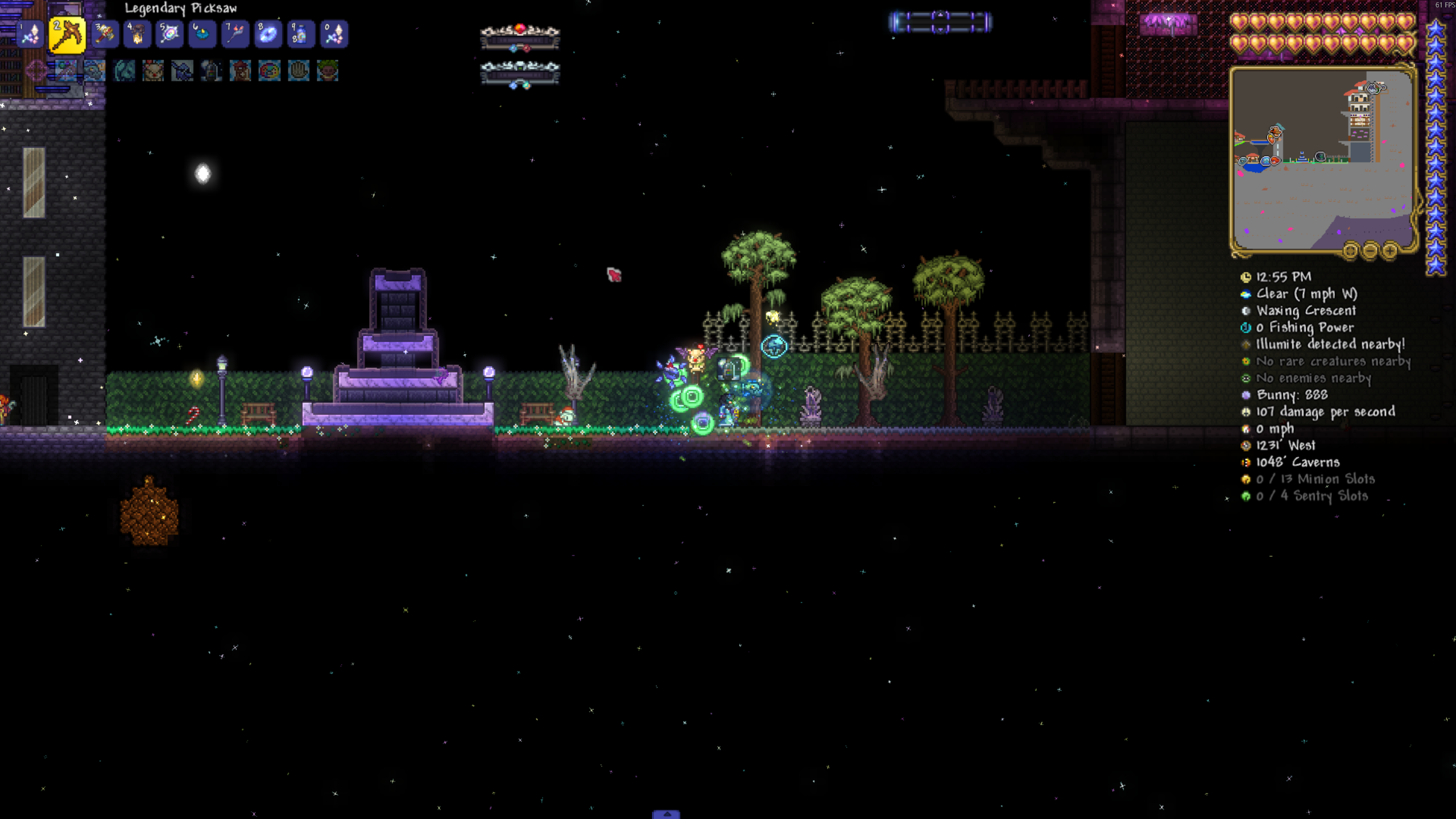Image resolution: width=1456 pixels, height=819 pixels.
Task: Click the rainbow-colored face buff icon
Action: pos(269,71)
